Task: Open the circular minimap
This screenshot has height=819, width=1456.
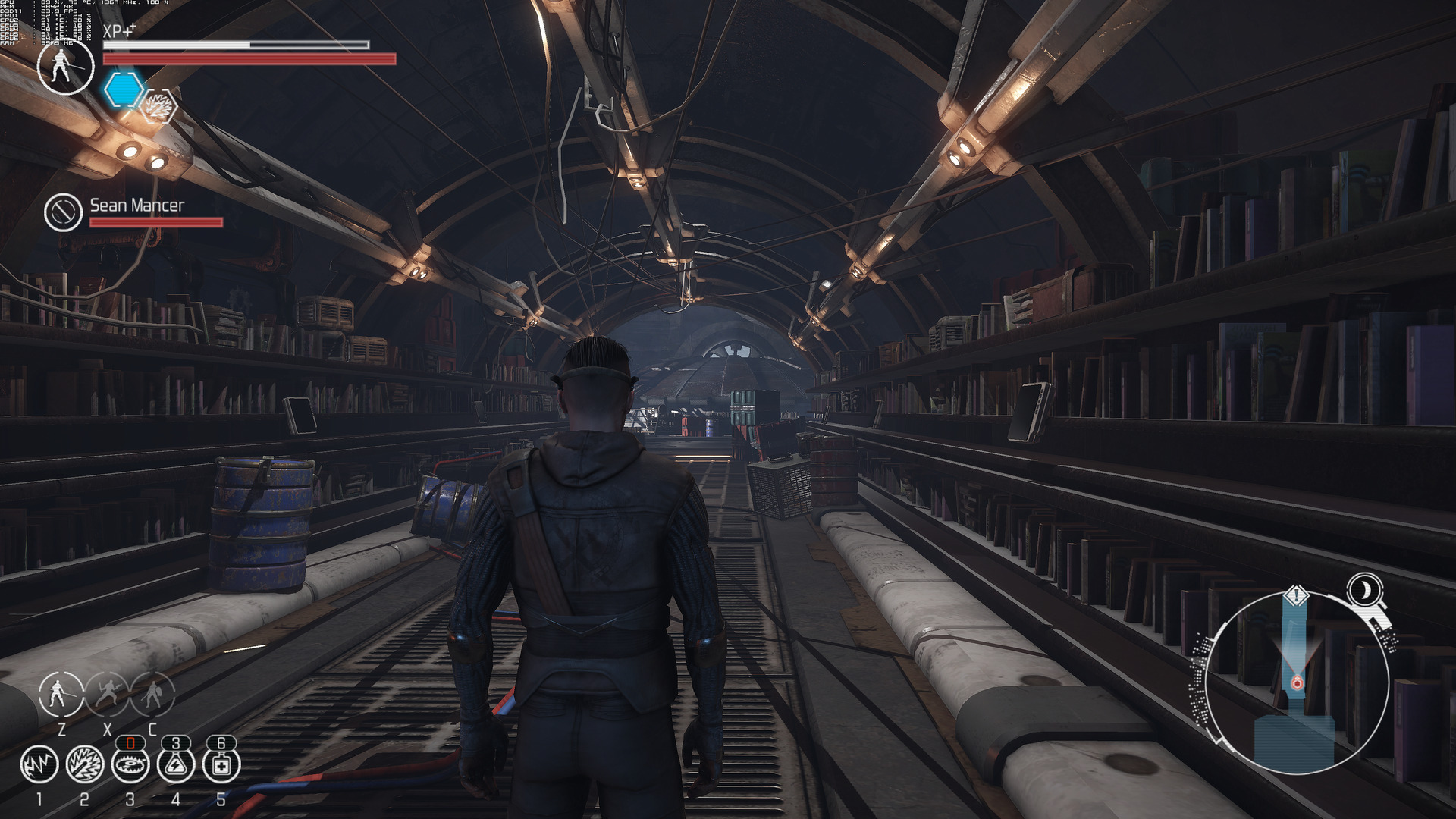Action: click(1297, 682)
